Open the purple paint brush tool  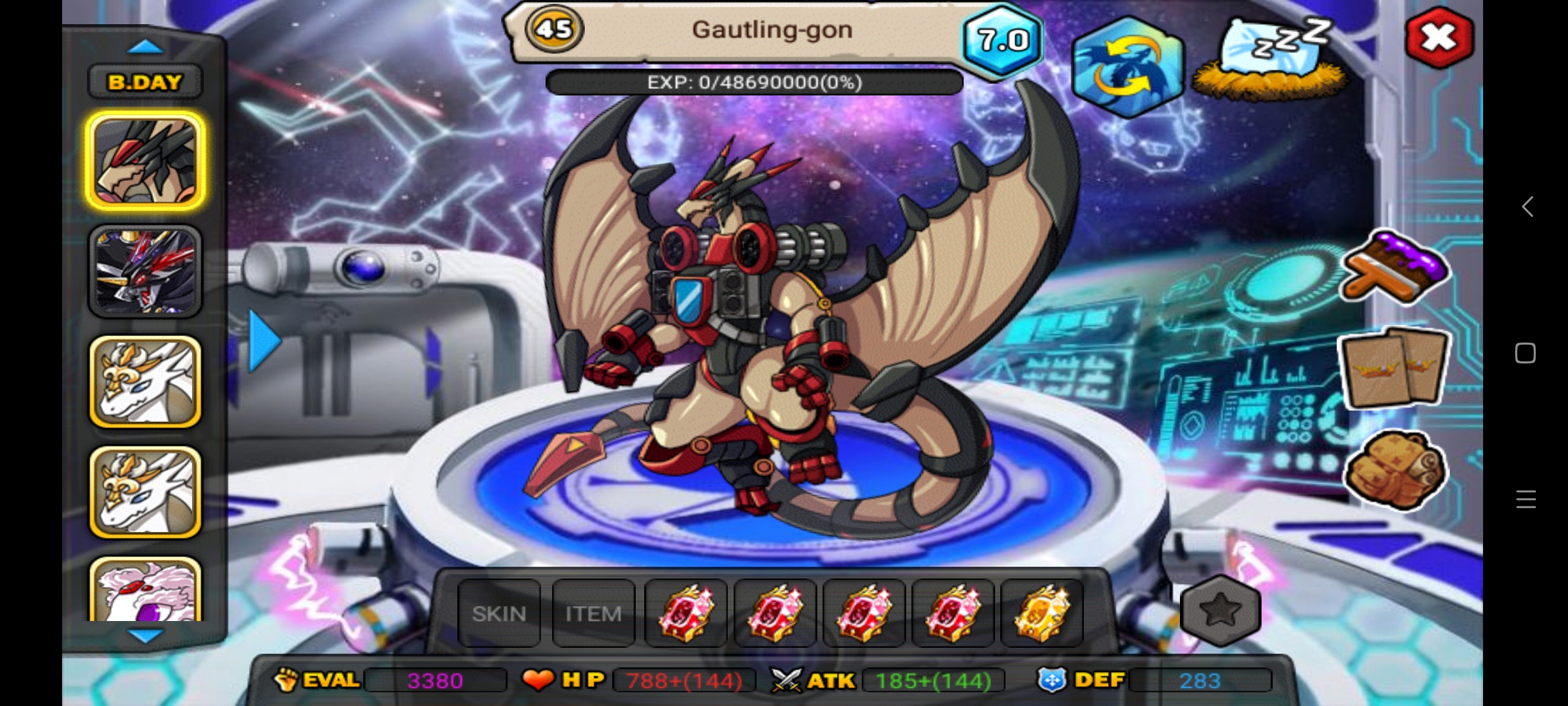coord(1395,267)
